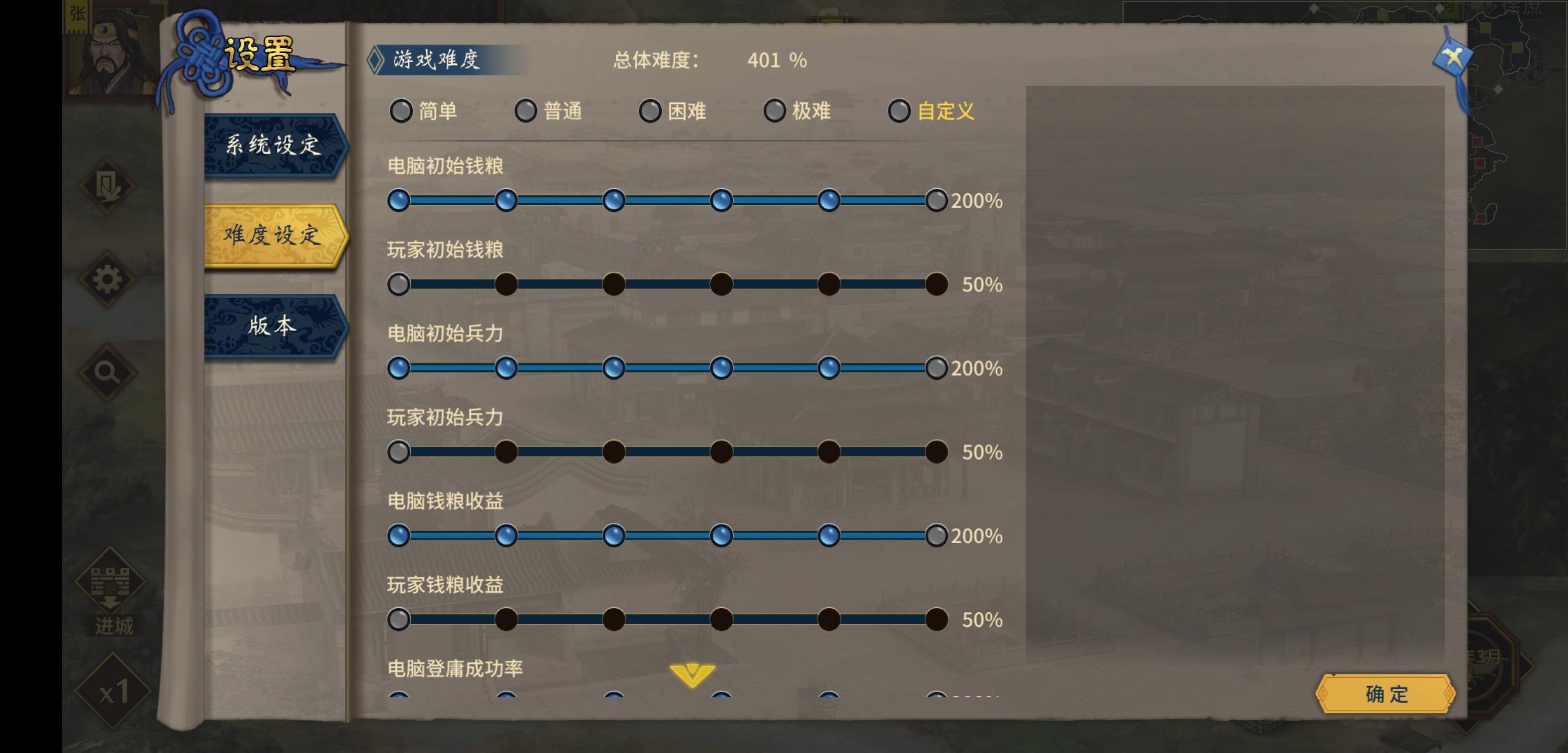Switch to the 系统设定 tab

[x=272, y=146]
